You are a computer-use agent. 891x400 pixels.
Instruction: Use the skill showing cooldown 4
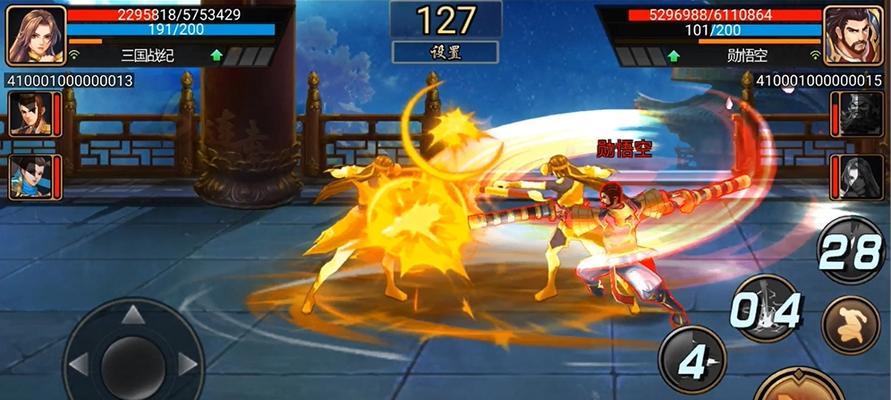click(x=692, y=359)
